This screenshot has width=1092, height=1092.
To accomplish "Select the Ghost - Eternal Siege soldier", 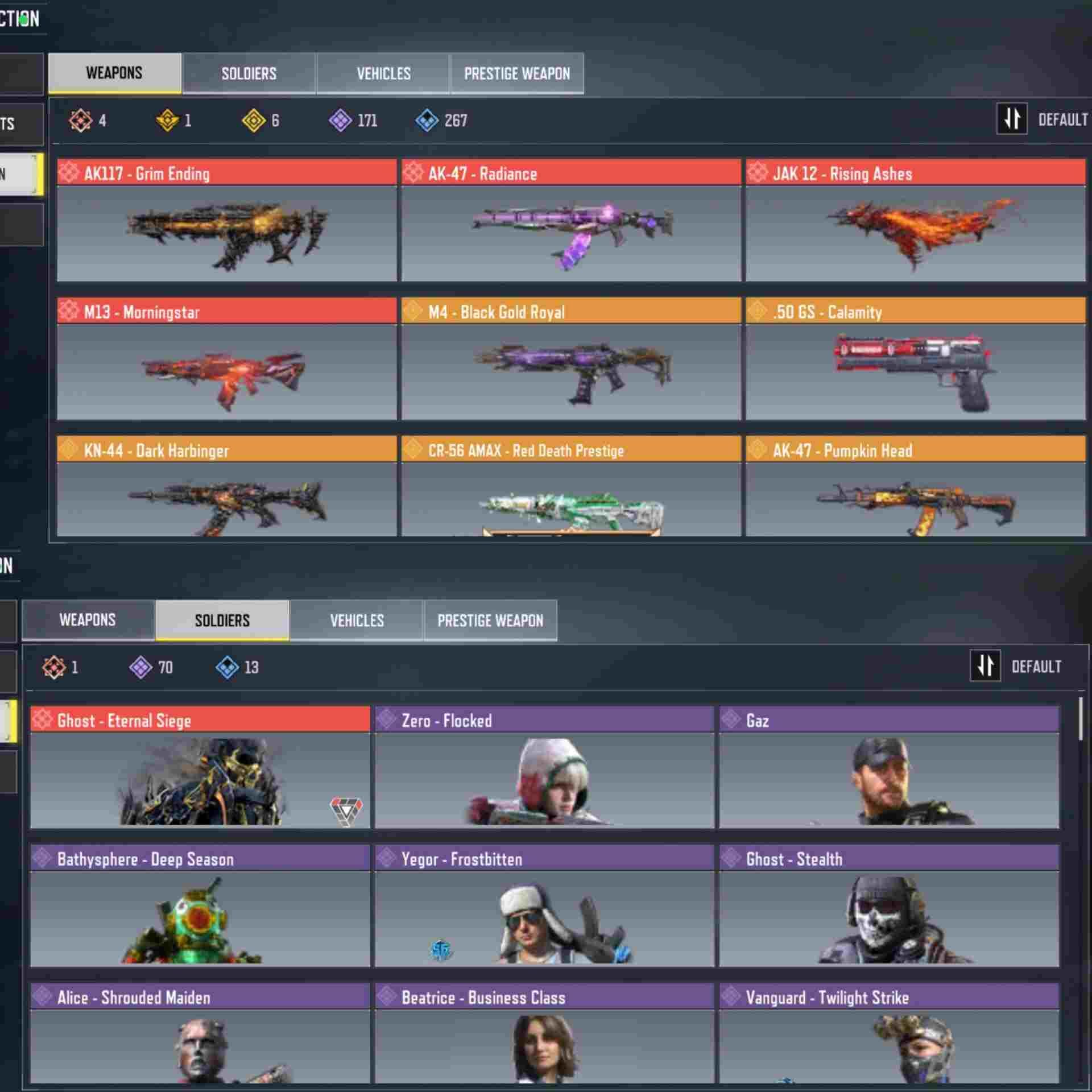I will click(200, 768).
